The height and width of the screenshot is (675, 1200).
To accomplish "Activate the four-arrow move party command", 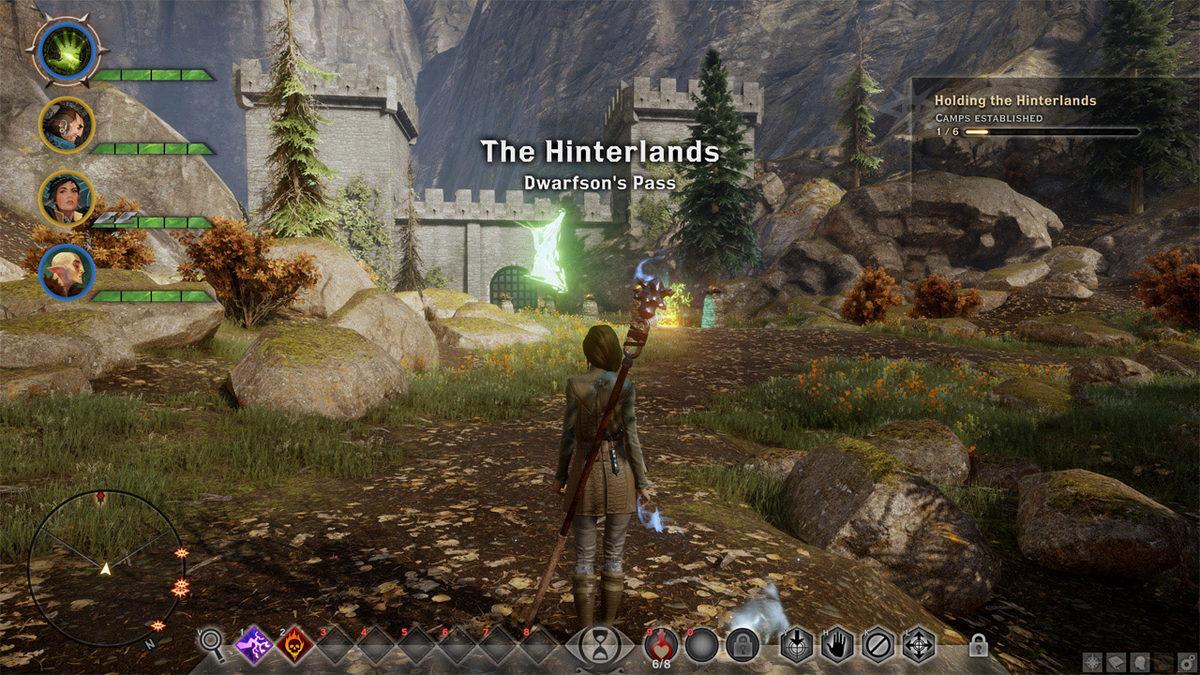I will pos(919,645).
